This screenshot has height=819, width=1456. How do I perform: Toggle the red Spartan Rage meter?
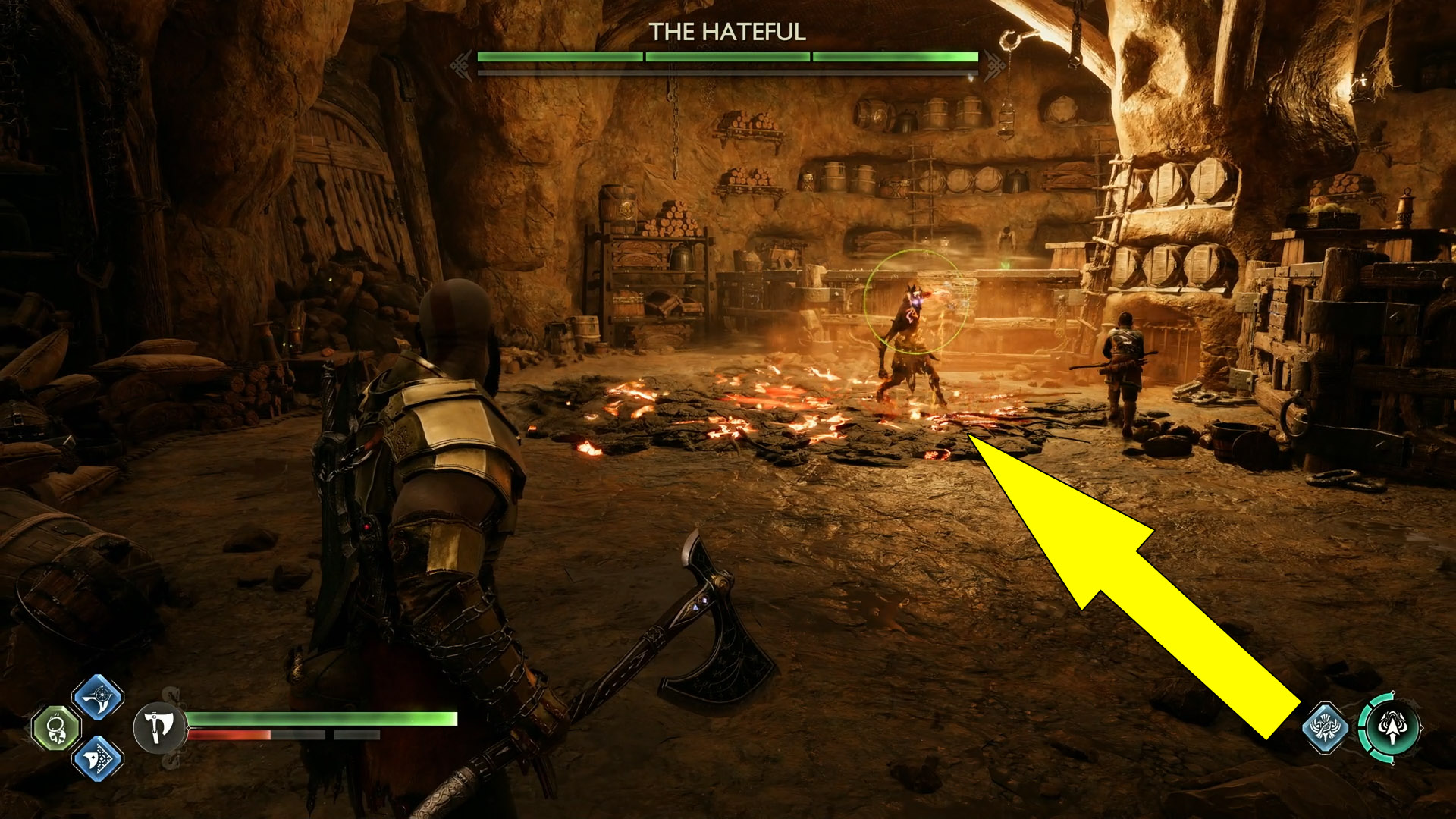(230, 735)
